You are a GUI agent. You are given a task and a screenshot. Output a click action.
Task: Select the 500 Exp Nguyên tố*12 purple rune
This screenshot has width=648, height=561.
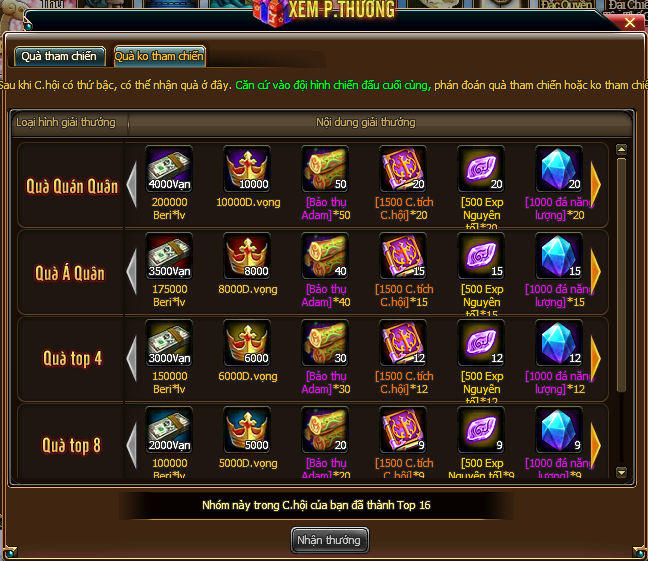point(481,345)
